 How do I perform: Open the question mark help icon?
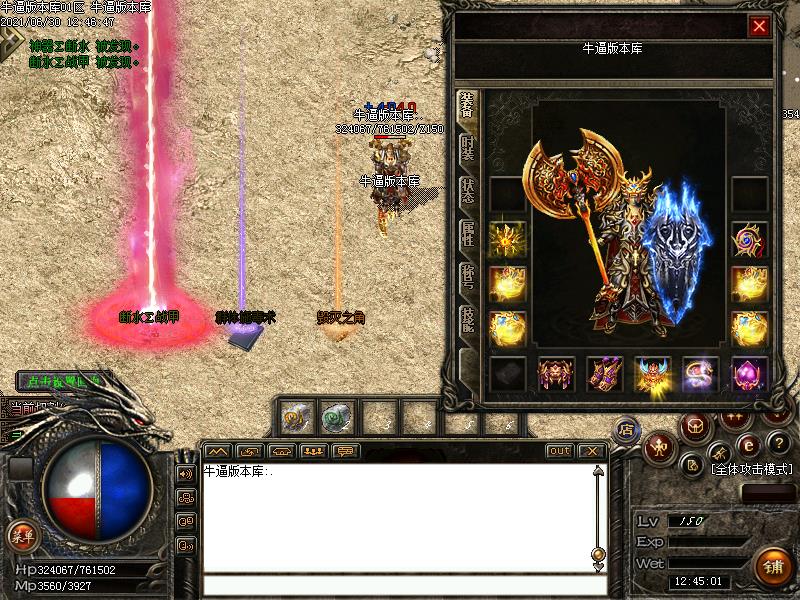click(780, 443)
